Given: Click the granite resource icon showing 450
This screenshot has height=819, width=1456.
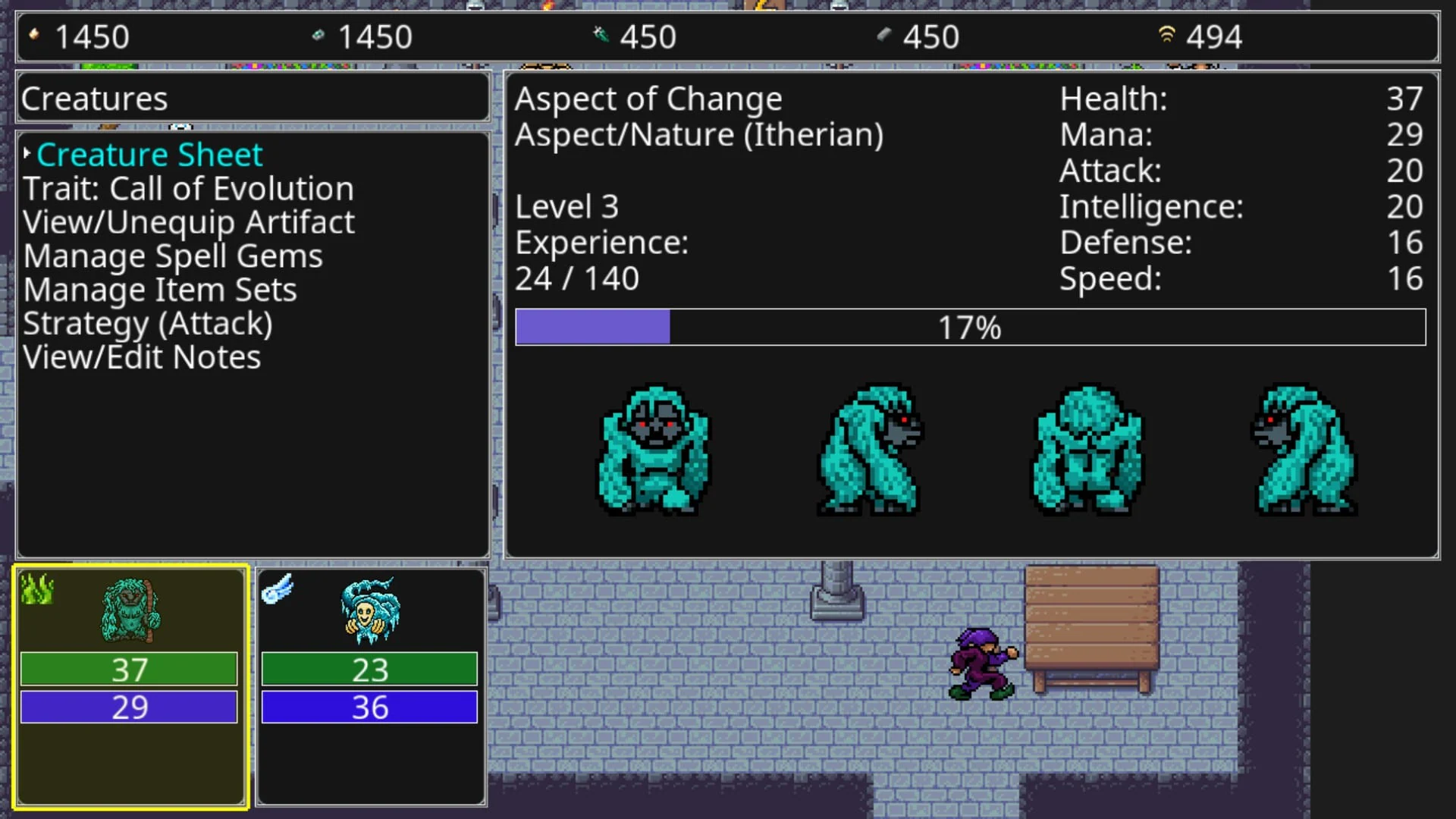Looking at the screenshot, I should tap(884, 35).
